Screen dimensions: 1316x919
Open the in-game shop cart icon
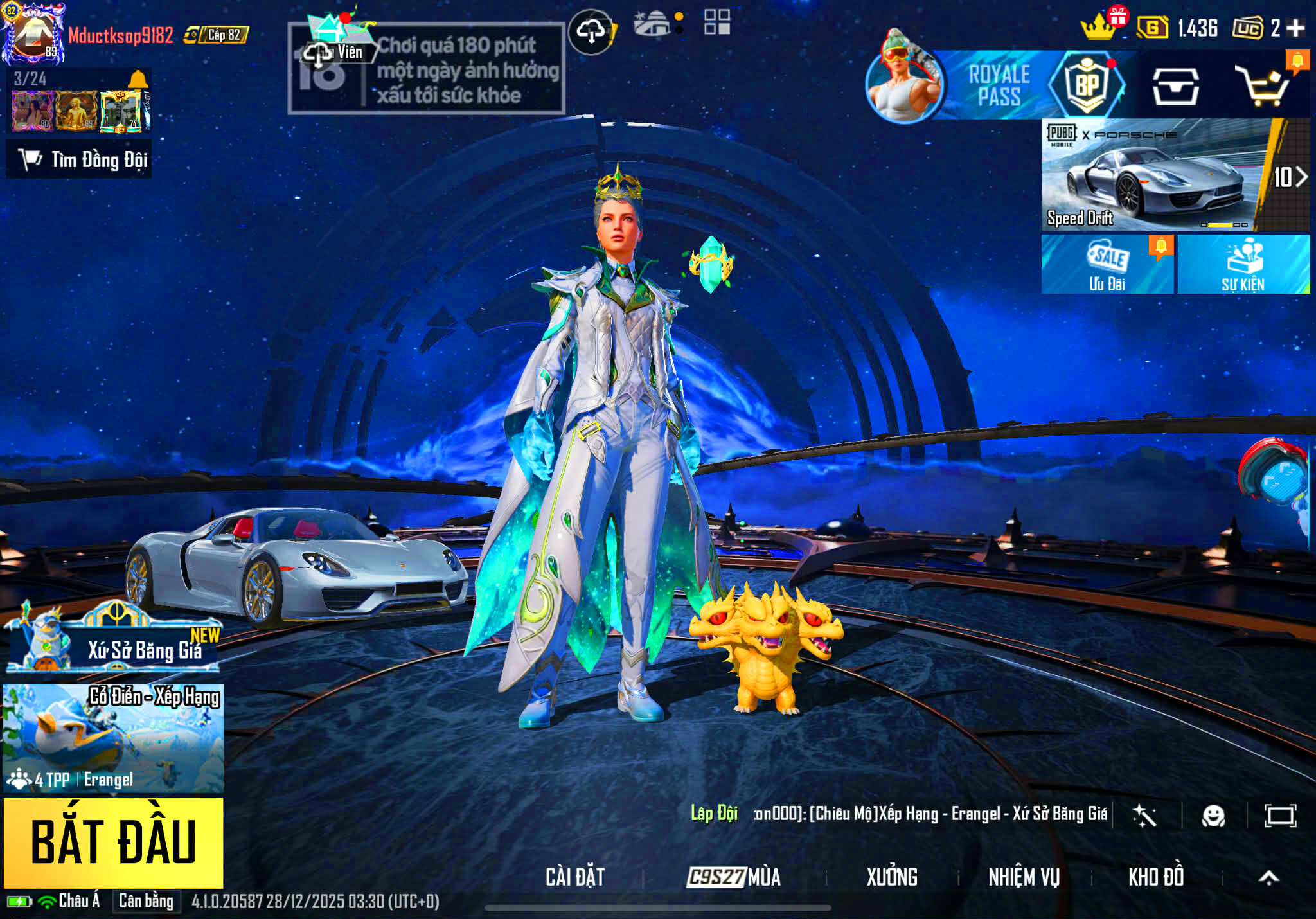coord(1266,90)
